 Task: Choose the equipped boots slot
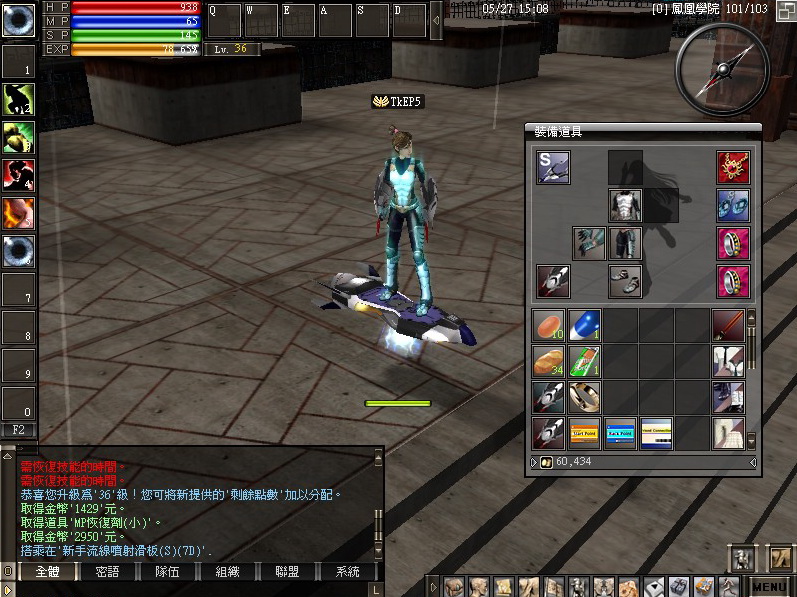(625, 281)
